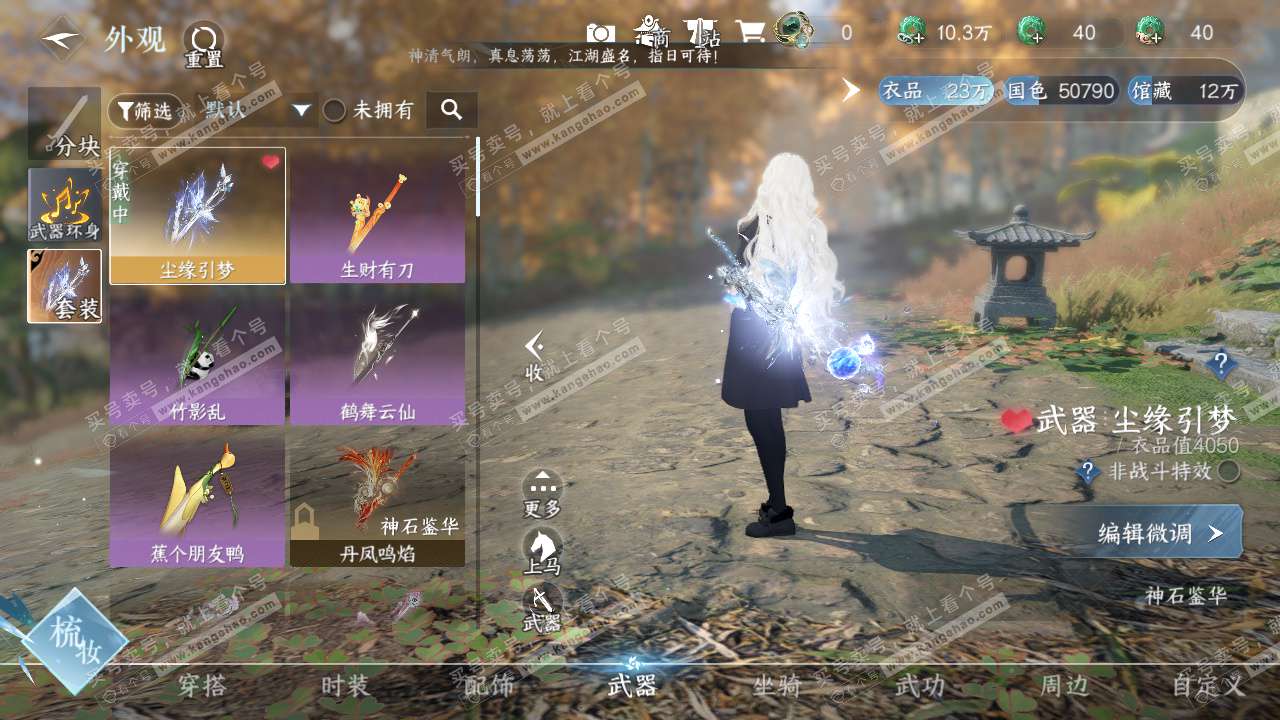Viewport: 1280px width, 720px height.
Task: Switch to the 时装 bottom tab
Action: [x=345, y=686]
